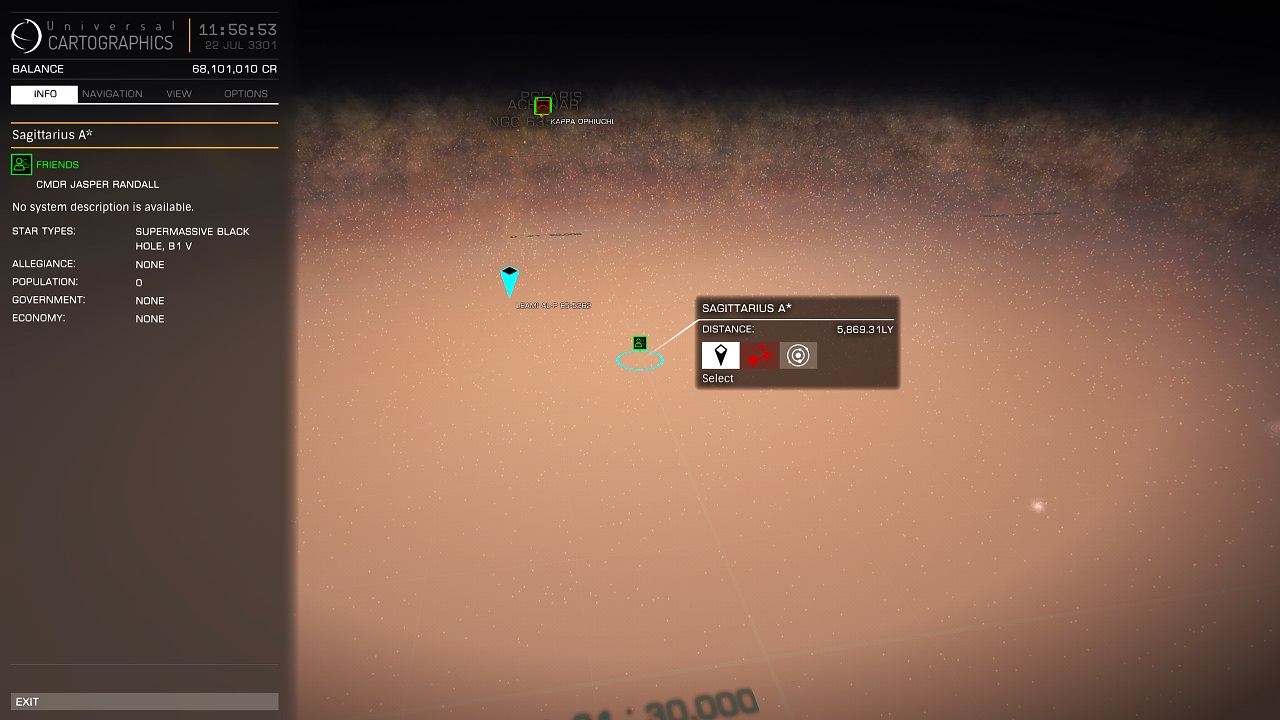This screenshot has height=720, width=1280.
Task: Select the friend marker at Sagittarius A*
Action: coord(640,343)
